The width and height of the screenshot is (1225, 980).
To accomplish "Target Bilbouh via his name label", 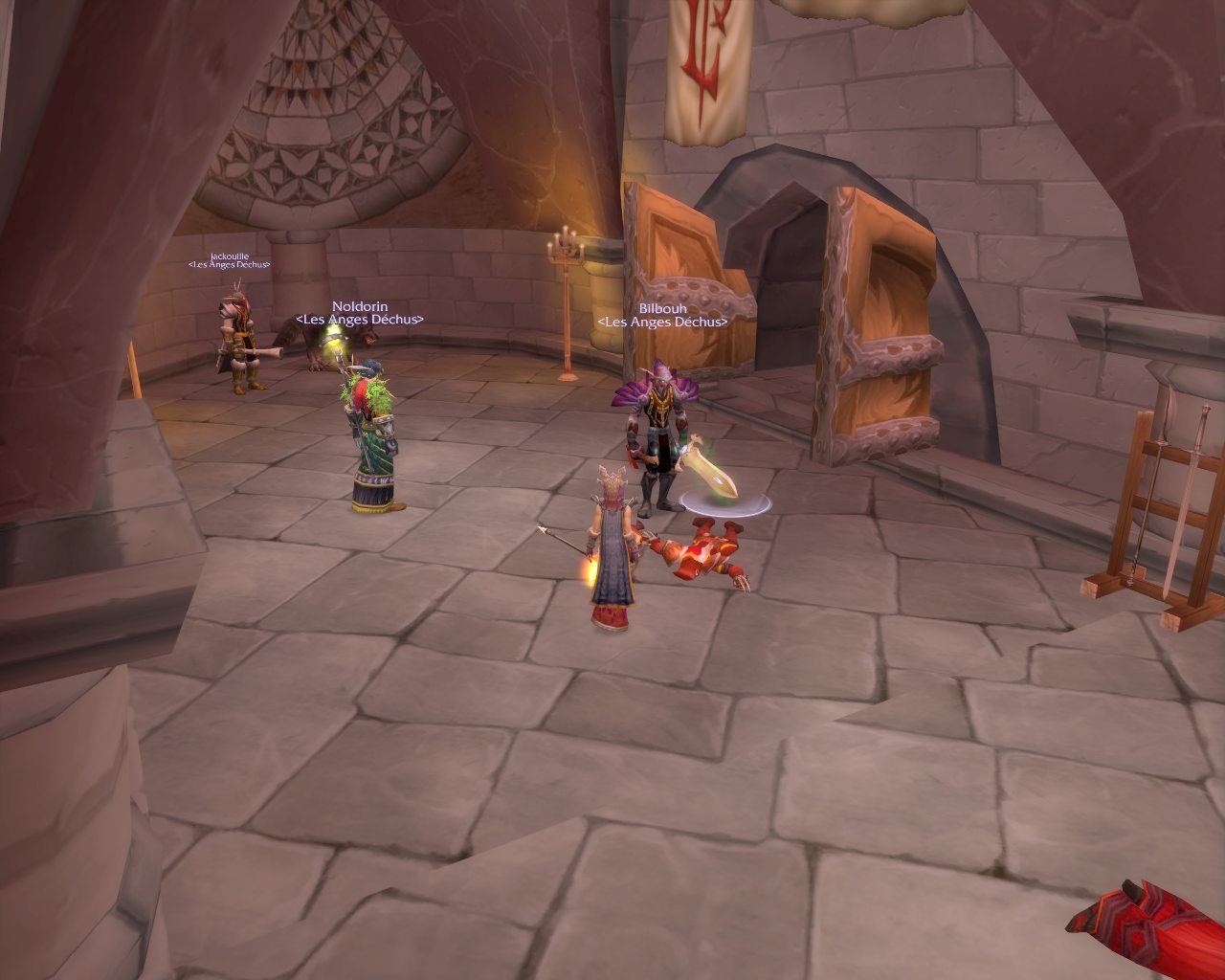I will [x=662, y=309].
